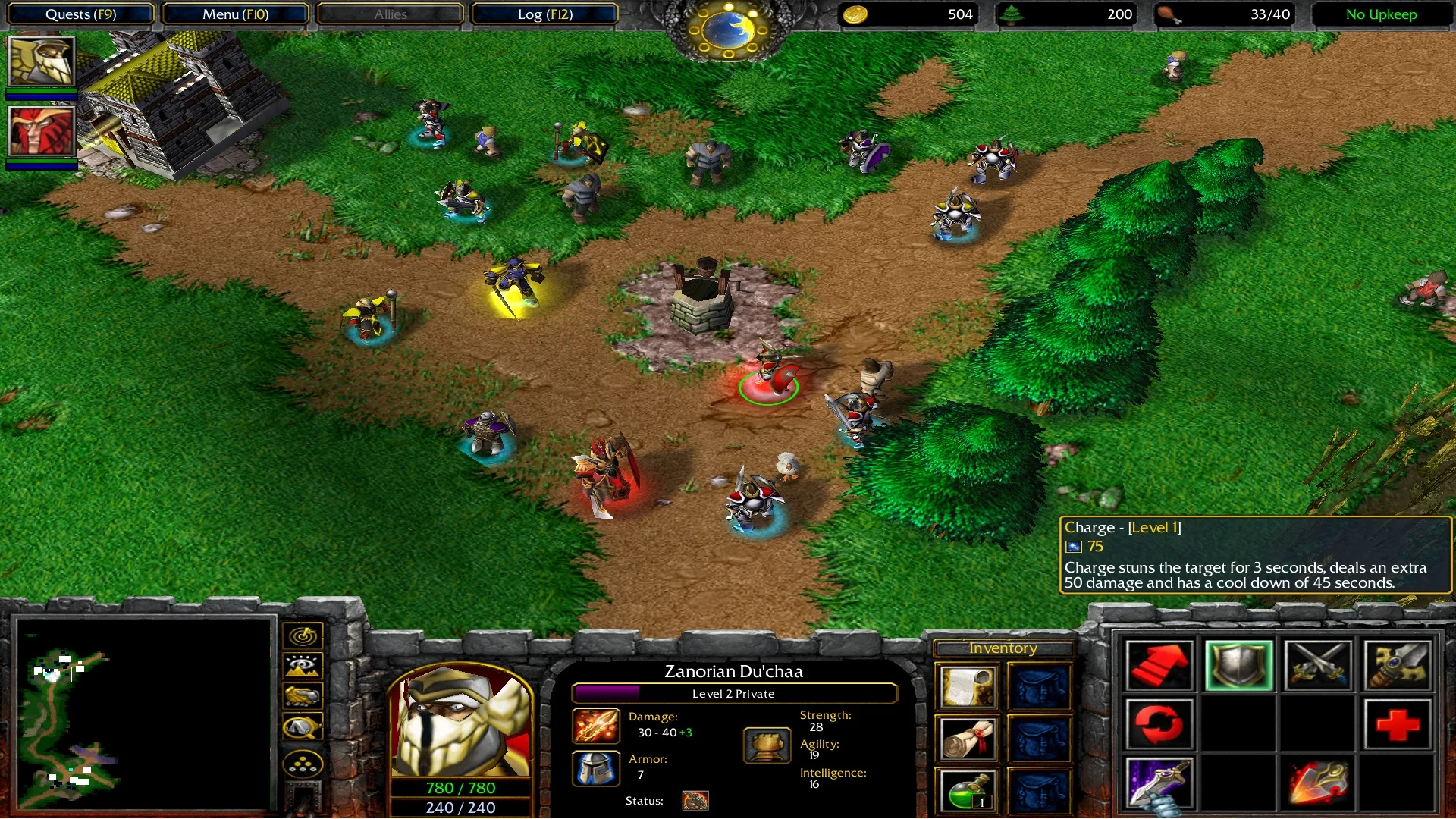This screenshot has width=1456, height=819.
Task: Open the Quests log
Action: 80,14
